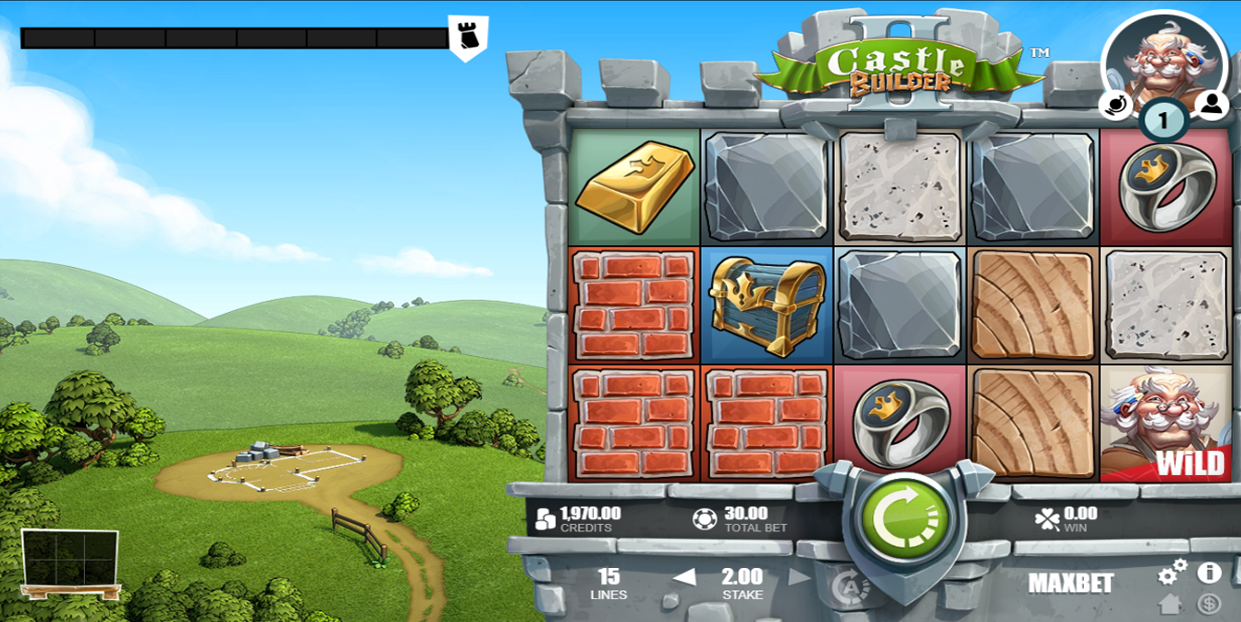Show the game info paytable

click(x=1209, y=573)
